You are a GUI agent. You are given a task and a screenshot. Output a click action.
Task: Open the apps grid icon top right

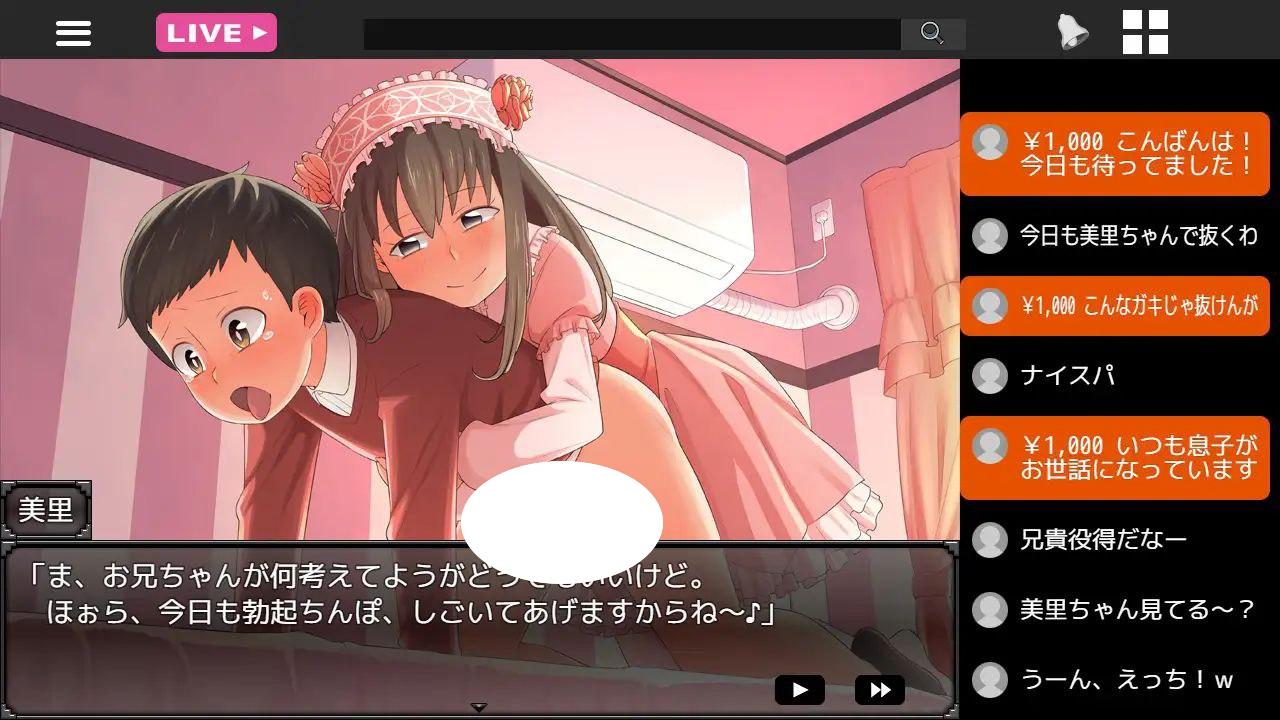[x=1147, y=33]
